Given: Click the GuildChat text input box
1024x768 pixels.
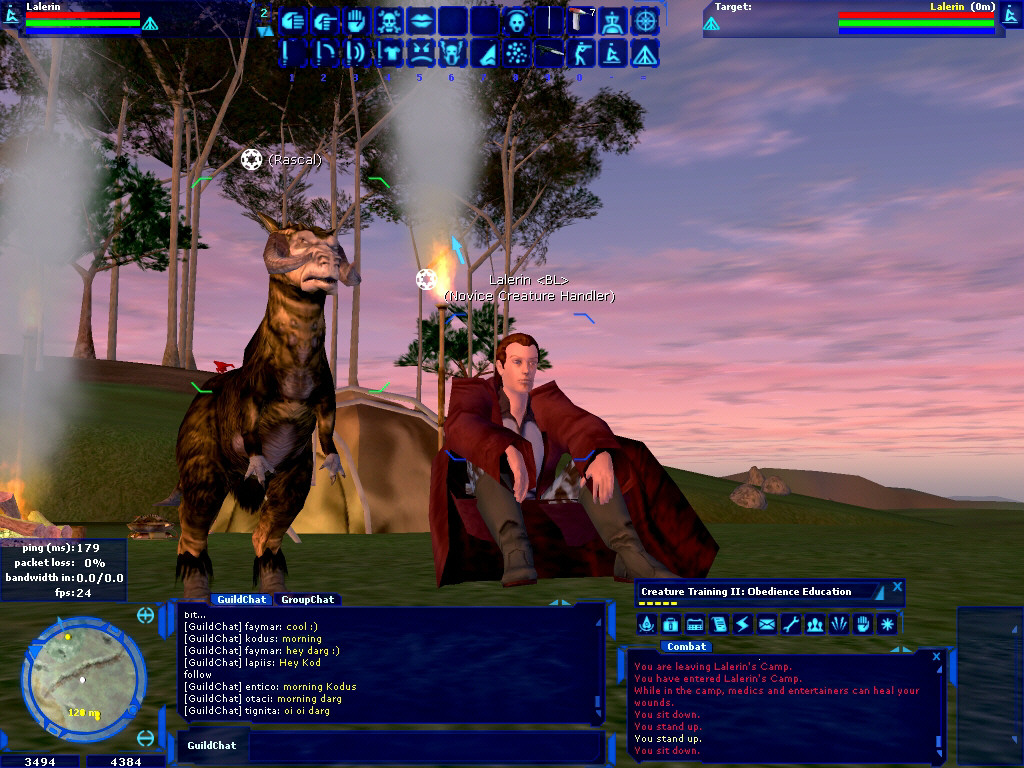Looking at the screenshot, I should point(420,746).
